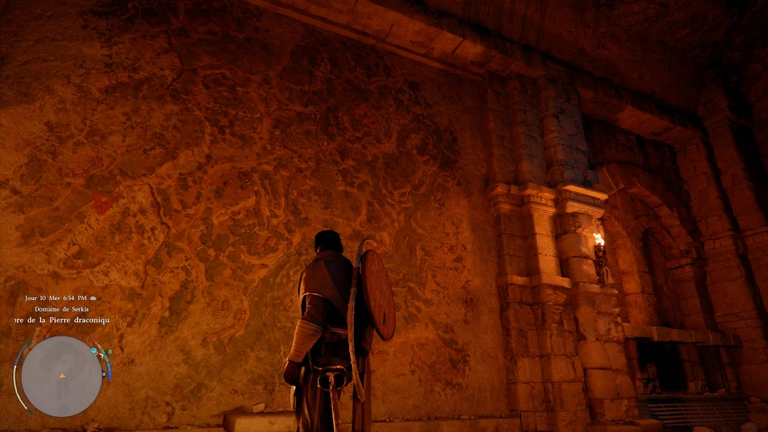Select the Domaine de Serkis location label
This screenshot has width=768, height=432.
tap(58, 309)
